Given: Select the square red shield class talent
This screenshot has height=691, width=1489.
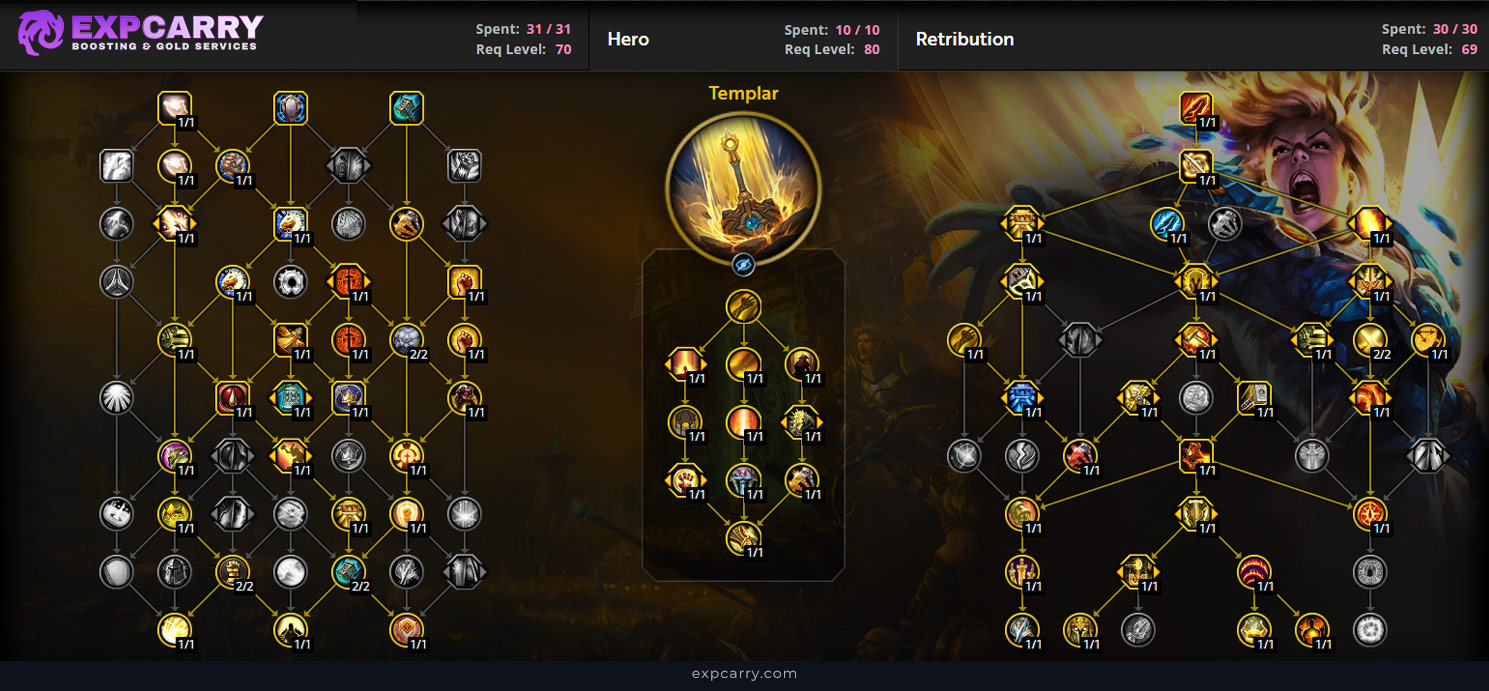Looking at the screenshot, I should point(233,398).
